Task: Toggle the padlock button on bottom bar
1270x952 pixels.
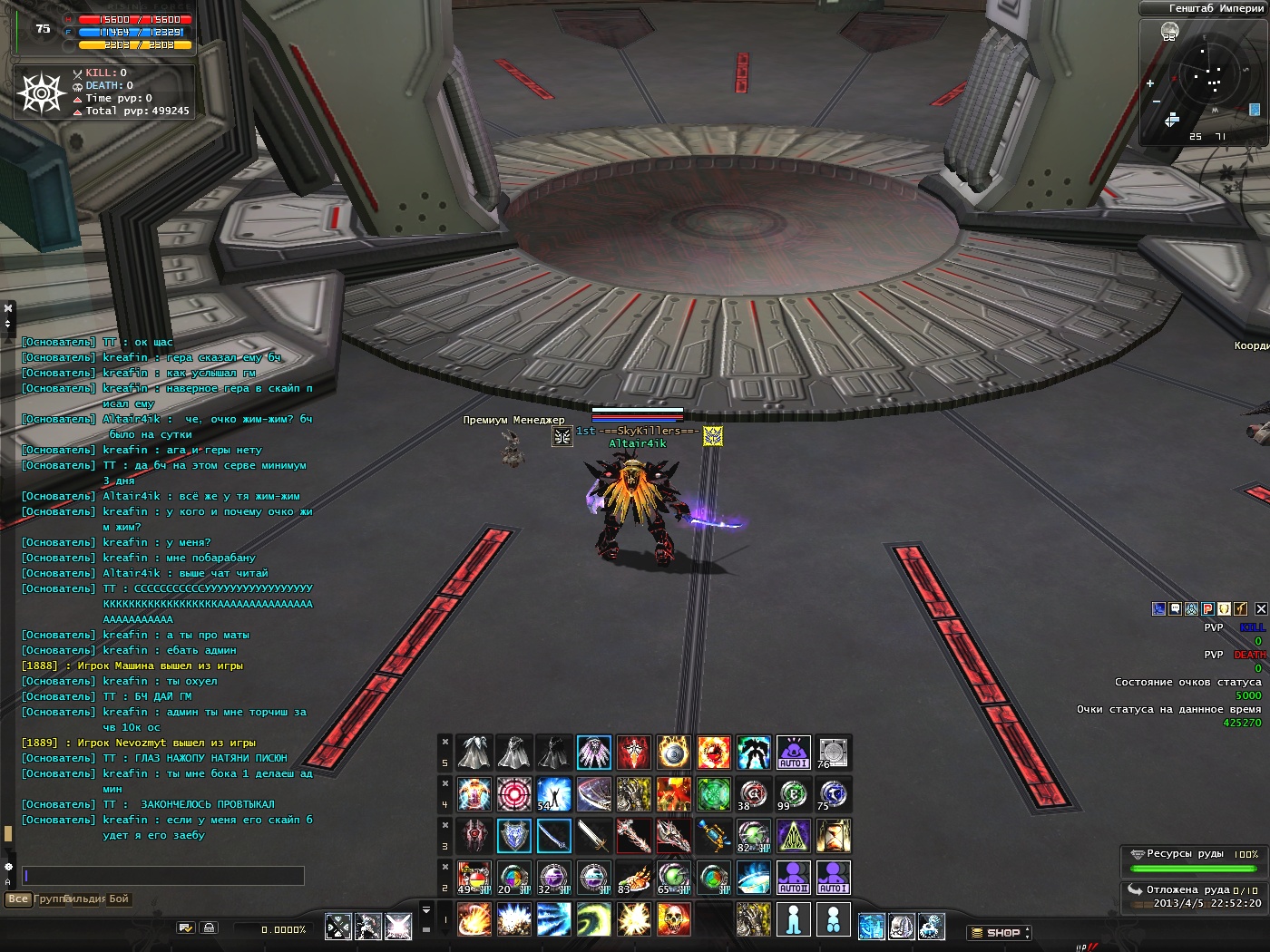Action: pyautogui.click(x=209, y=928)
